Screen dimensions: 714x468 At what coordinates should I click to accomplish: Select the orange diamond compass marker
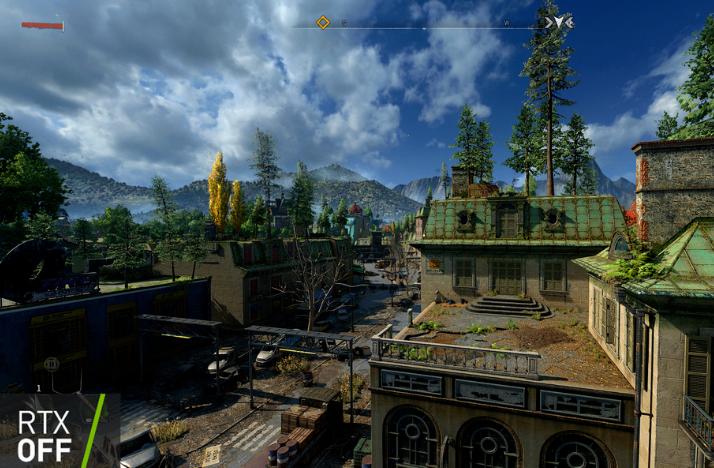click(323, 22)
